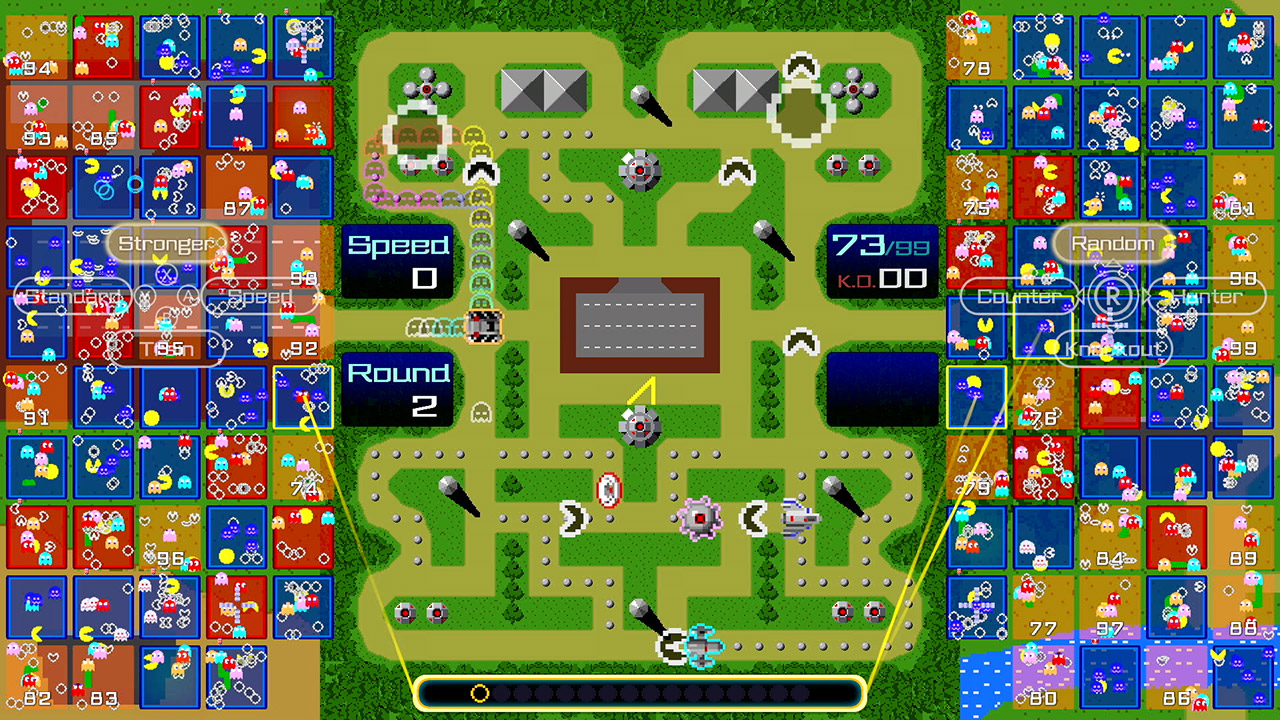This screenshot has height=720, width=1280.
Task: Switch to Hunter targeting mode
Action: click(x=1206, y=296)
